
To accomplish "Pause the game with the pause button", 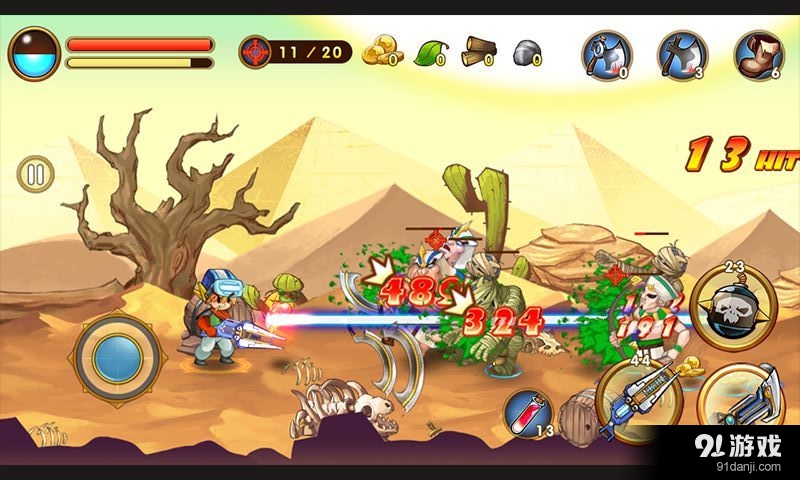I will (x=36, y=175).
